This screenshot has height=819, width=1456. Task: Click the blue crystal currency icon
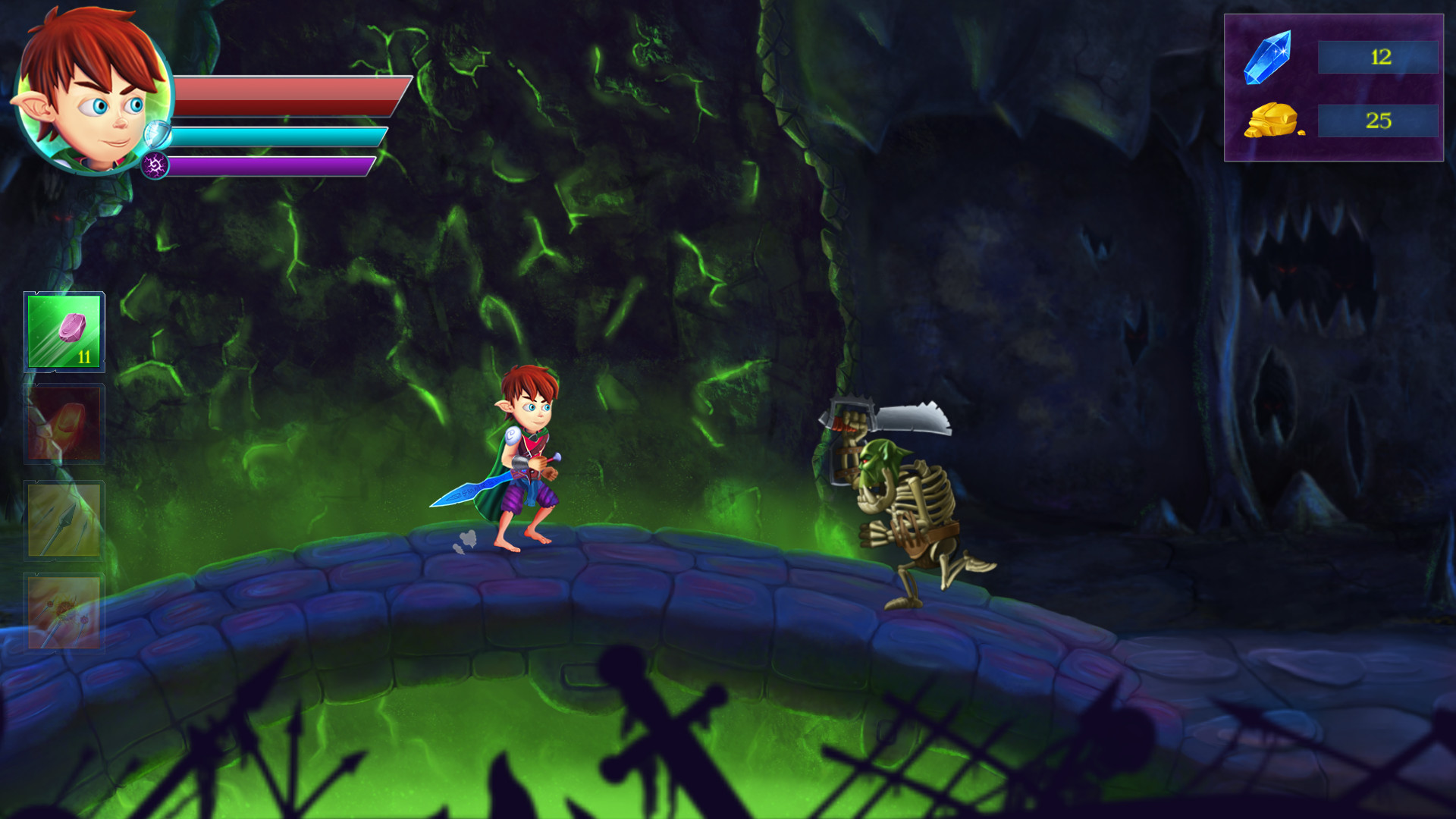click(1268, 57)
